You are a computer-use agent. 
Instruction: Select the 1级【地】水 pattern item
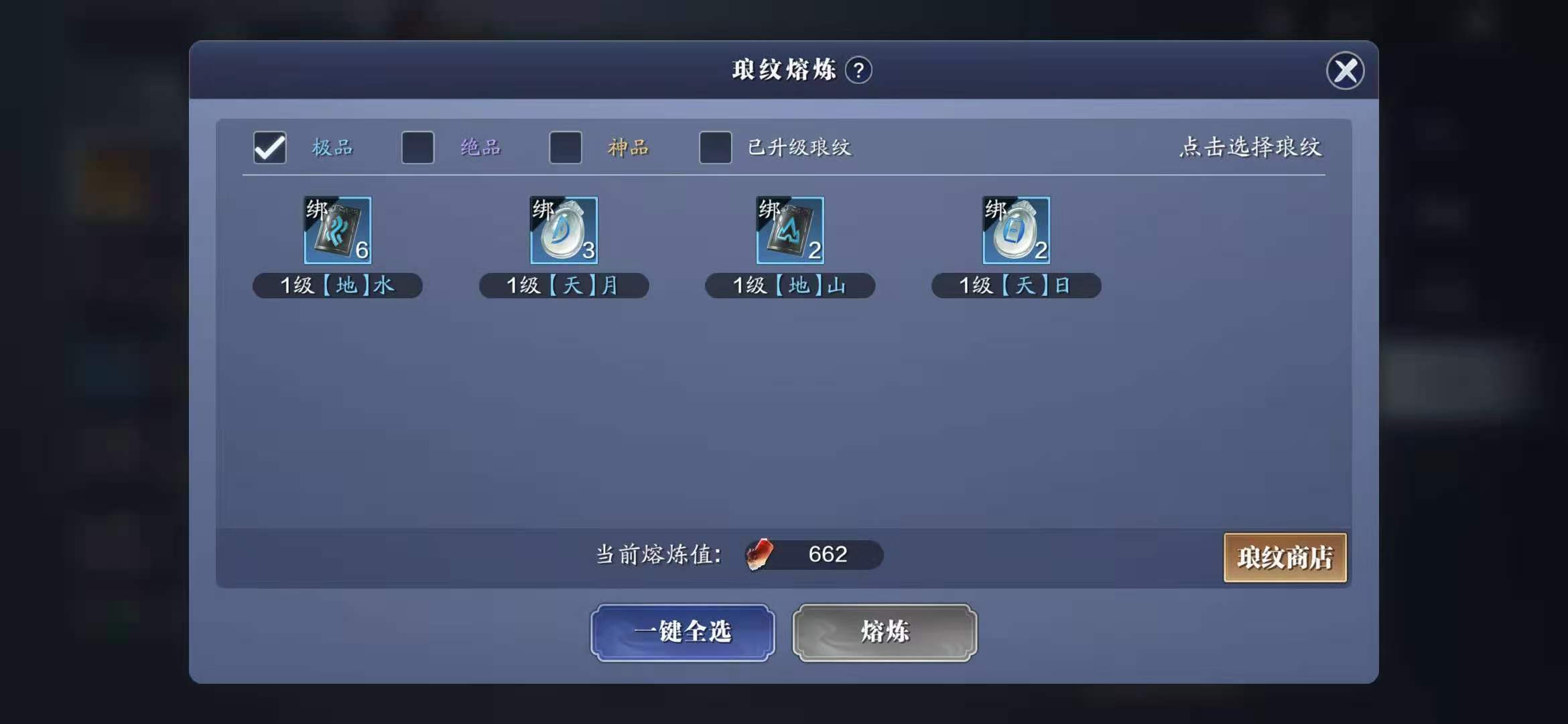pyautogui.click(x=338, y=231)
